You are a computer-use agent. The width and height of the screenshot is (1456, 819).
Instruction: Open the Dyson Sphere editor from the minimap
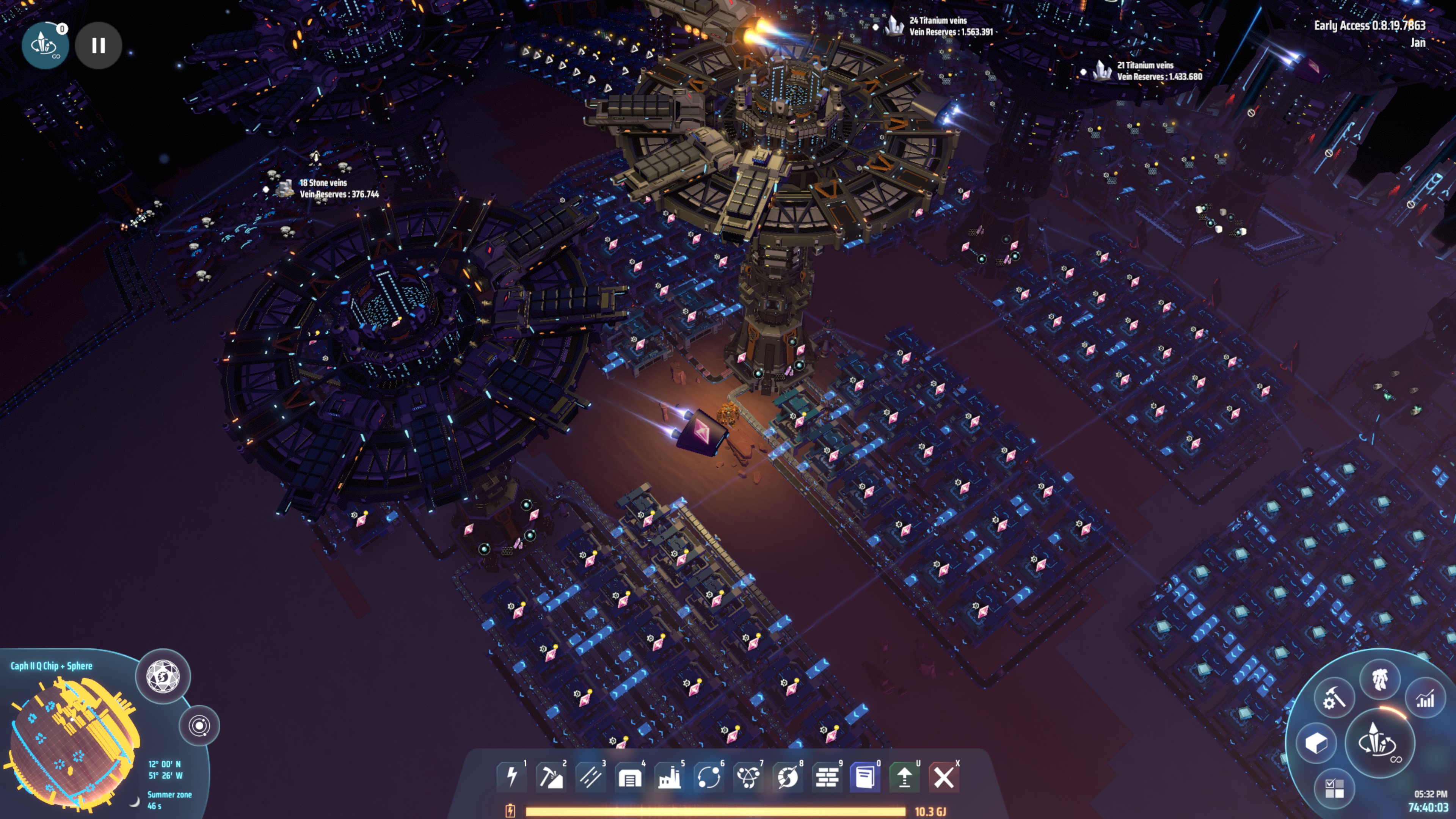coord(164,676)
